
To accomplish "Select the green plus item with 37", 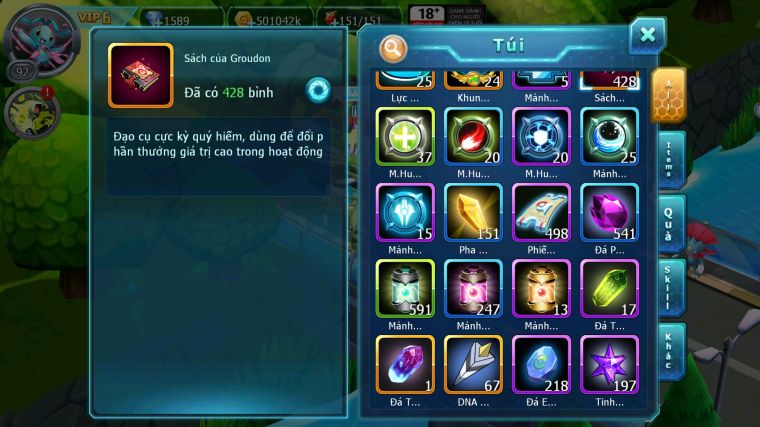I will click(x=405, y=135).
